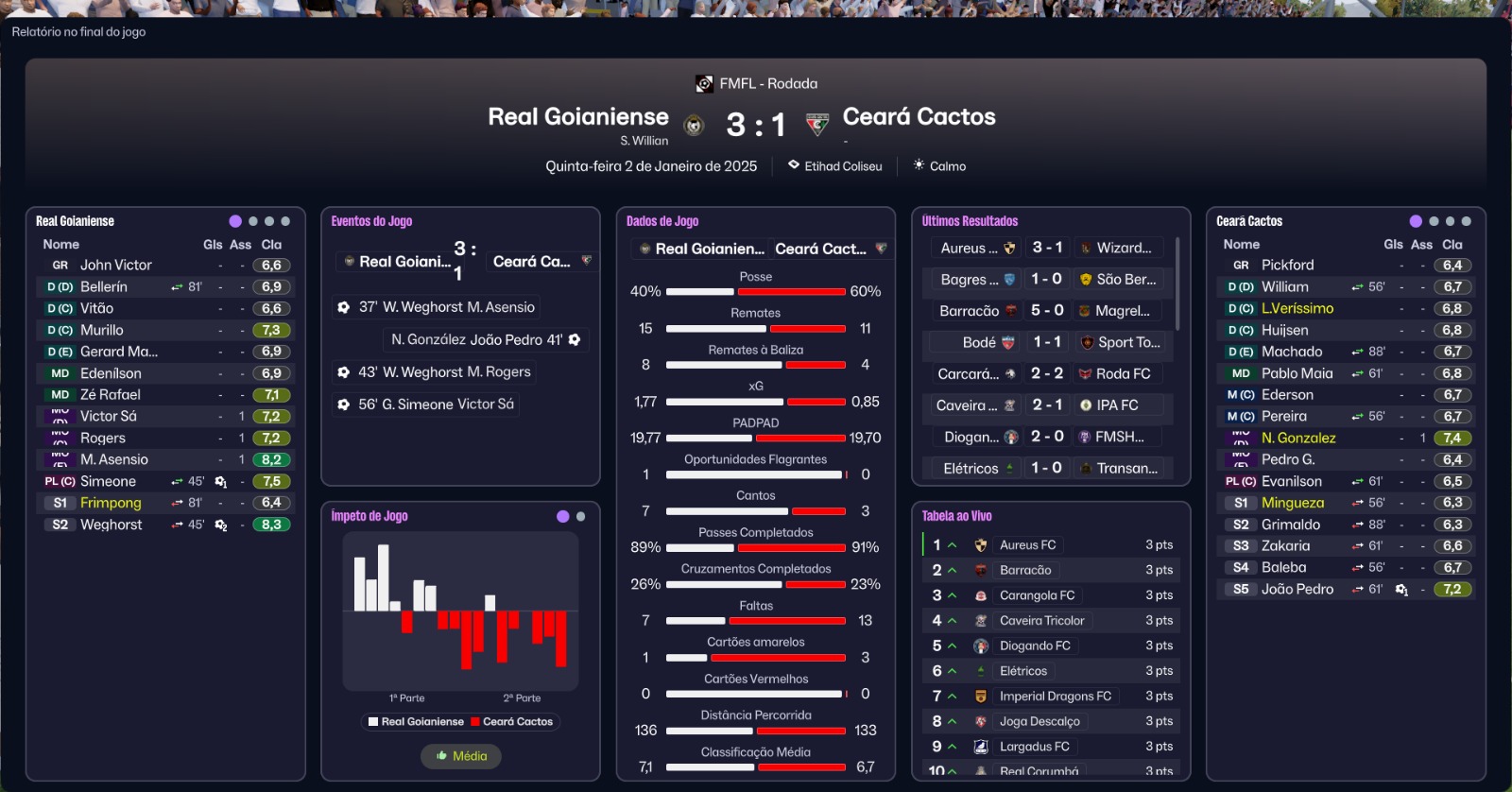Open Tabela ao Vivo panel title
The width and height of the screenshot is (1512, 792).
(x=956, y=516)
